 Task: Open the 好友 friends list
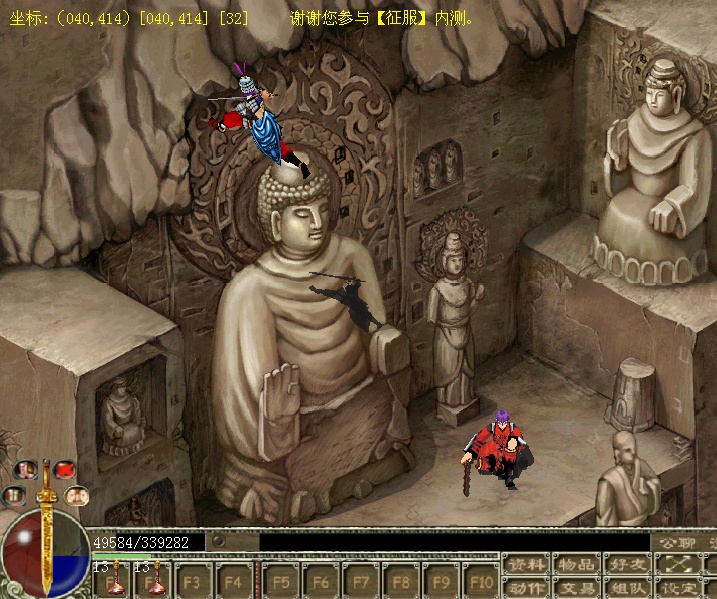coord(628,565)
